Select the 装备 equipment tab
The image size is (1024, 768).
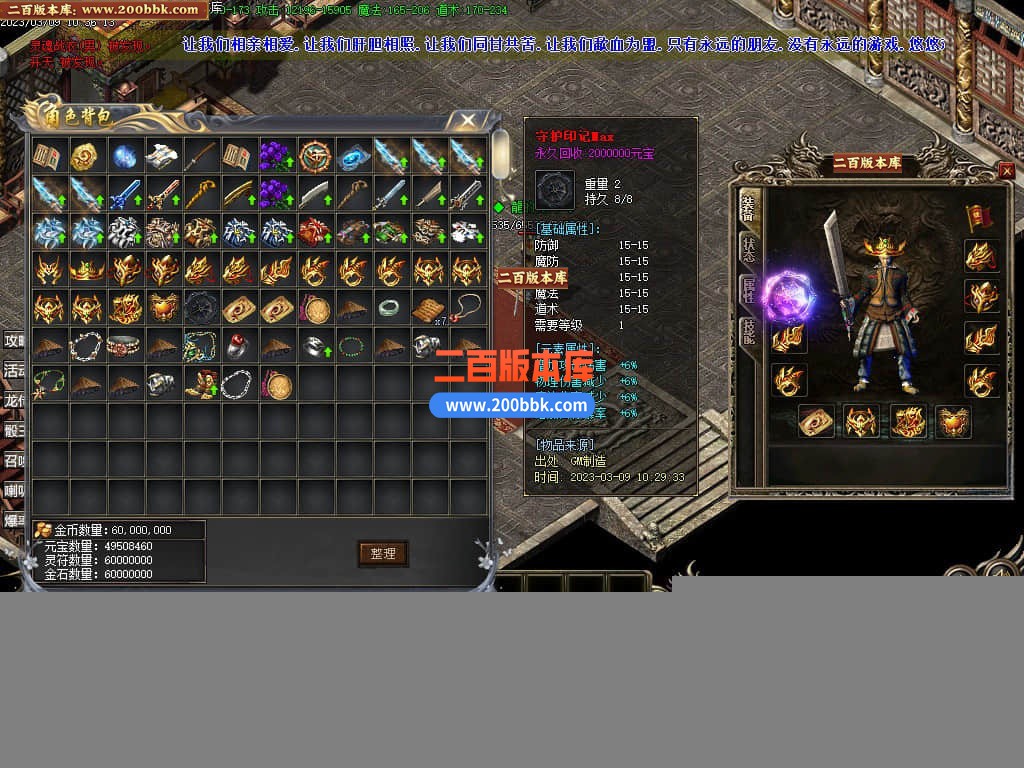click(x=747, y=207)
